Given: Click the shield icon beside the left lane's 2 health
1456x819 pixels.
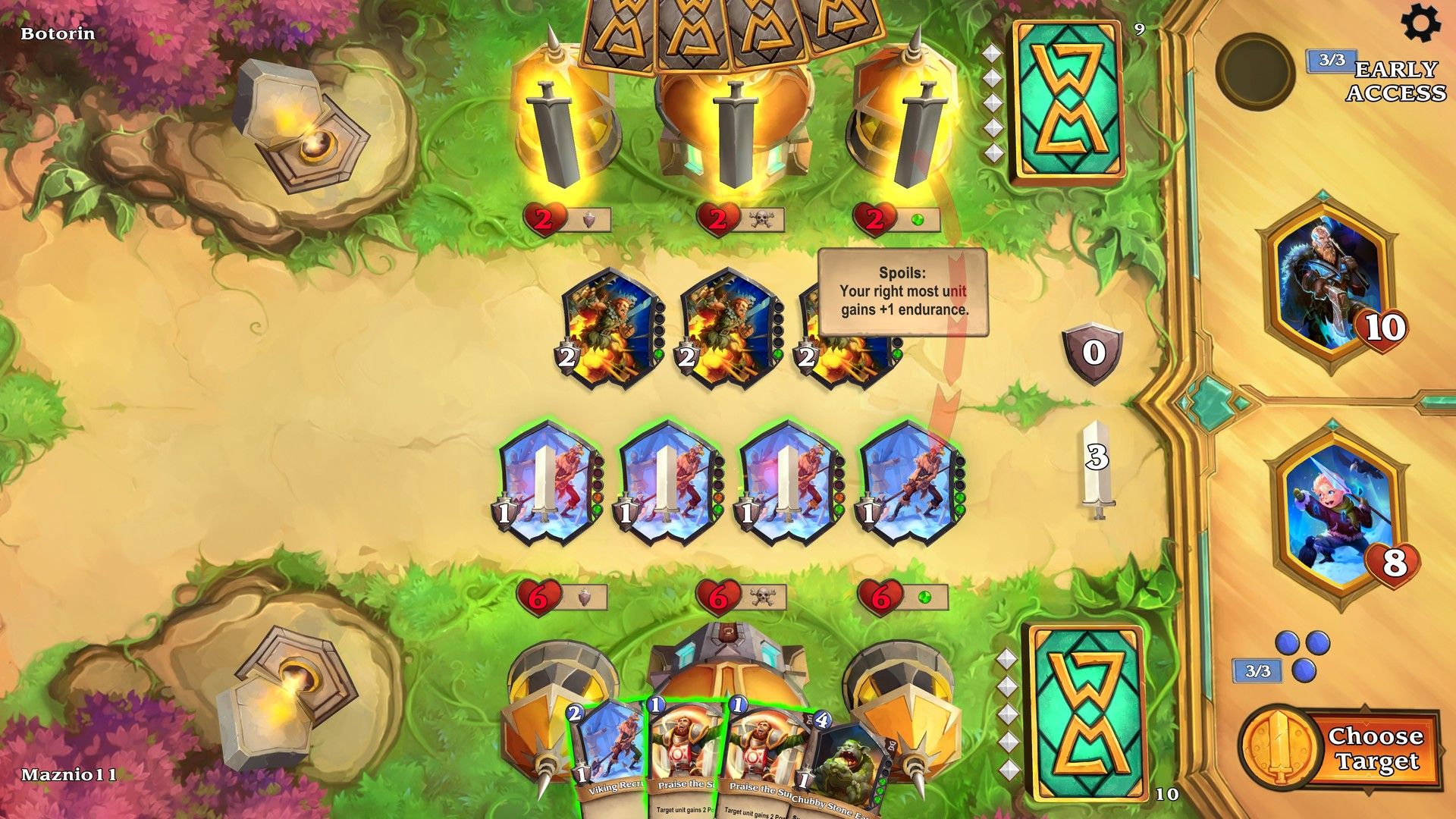Looking at the screenshot, I should coord(590,220).
